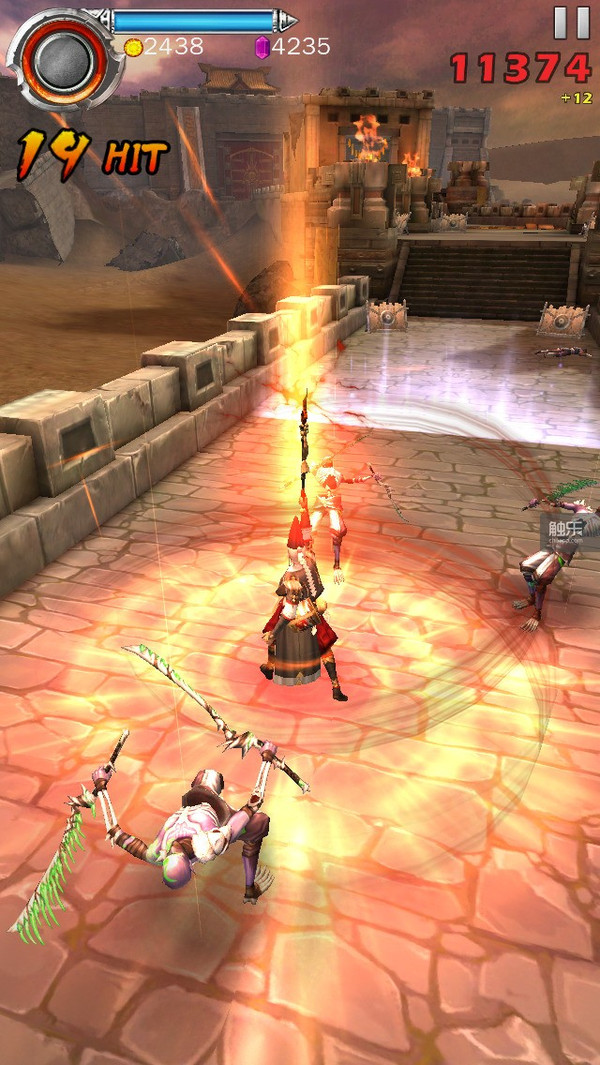The height and width of the screenshot is (1065, 600).
Task: Pause the game with the pause button
Action: tap(572, 22)
